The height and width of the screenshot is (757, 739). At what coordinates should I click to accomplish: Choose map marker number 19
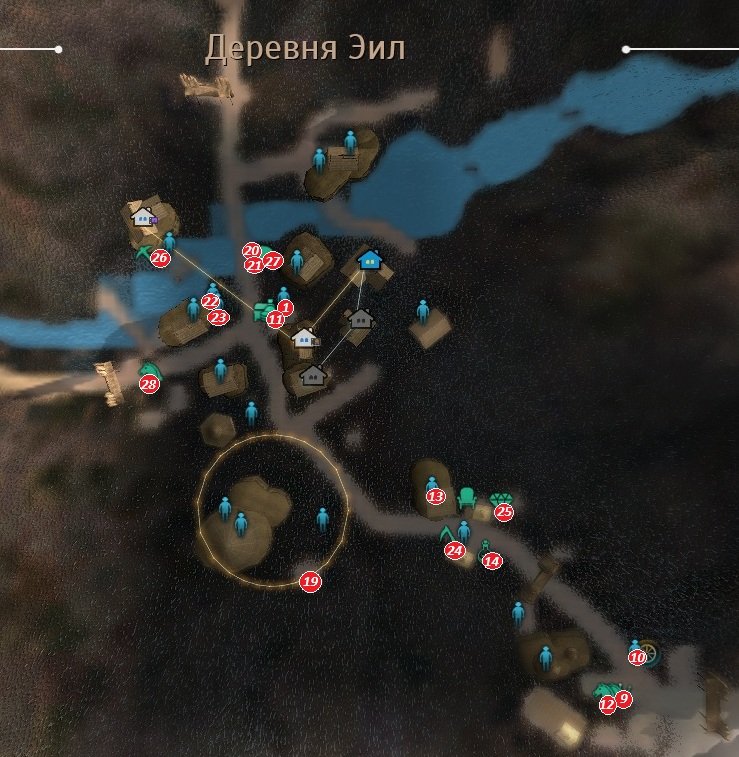(x=310, y=582)
